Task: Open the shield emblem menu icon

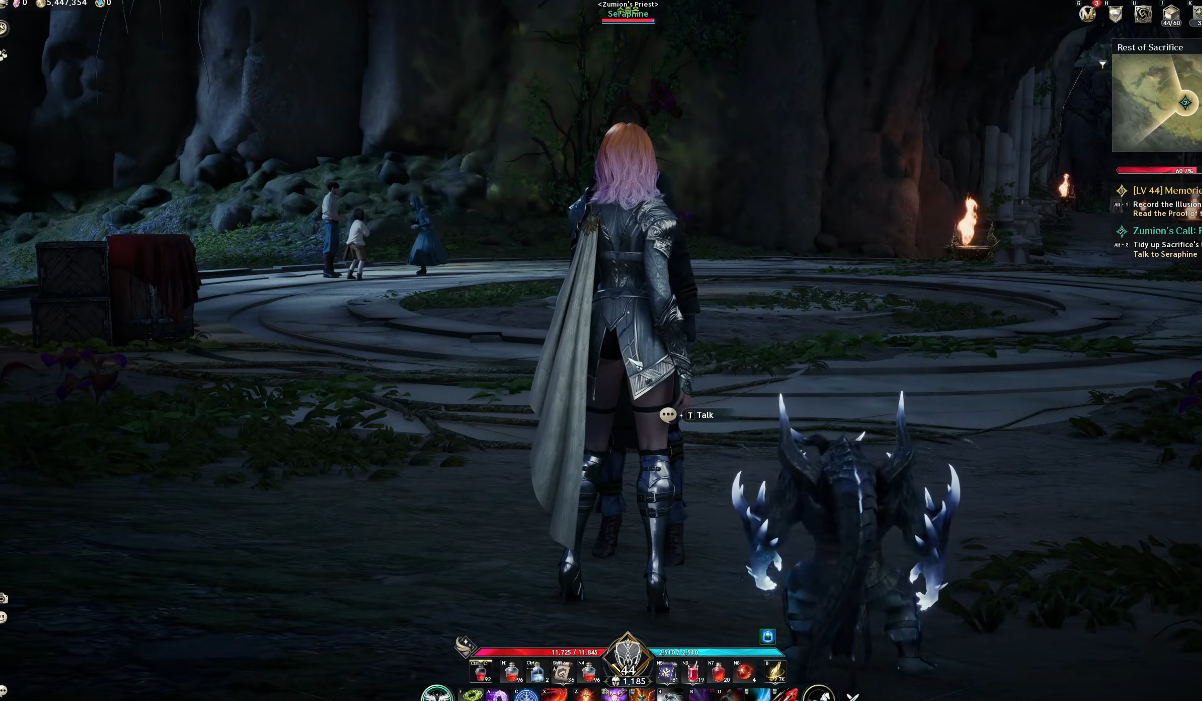Action: point(1115,14)
